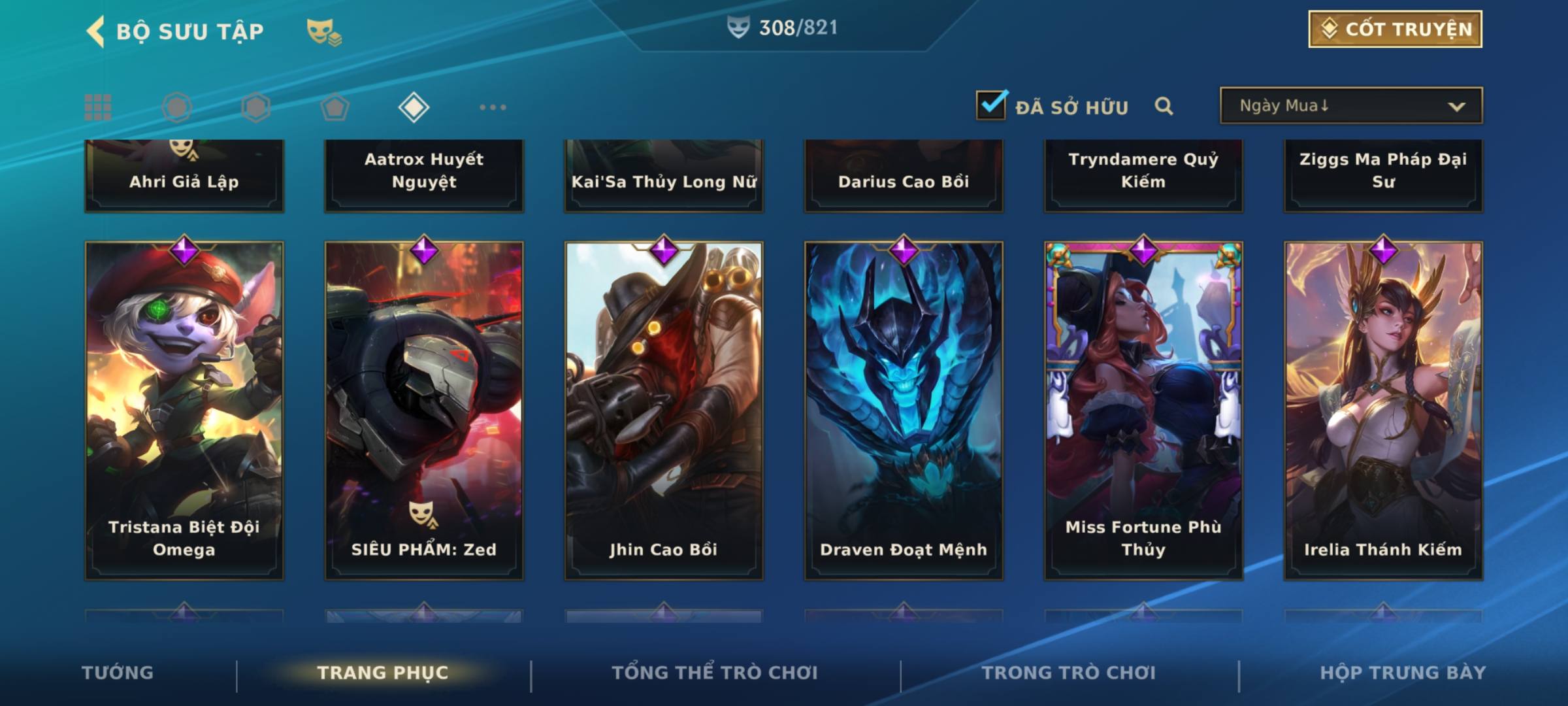Open the Cốt Truyện button
This screenshot has width=1568, height=706.
pyautogui.click(x=1395, y=29)
